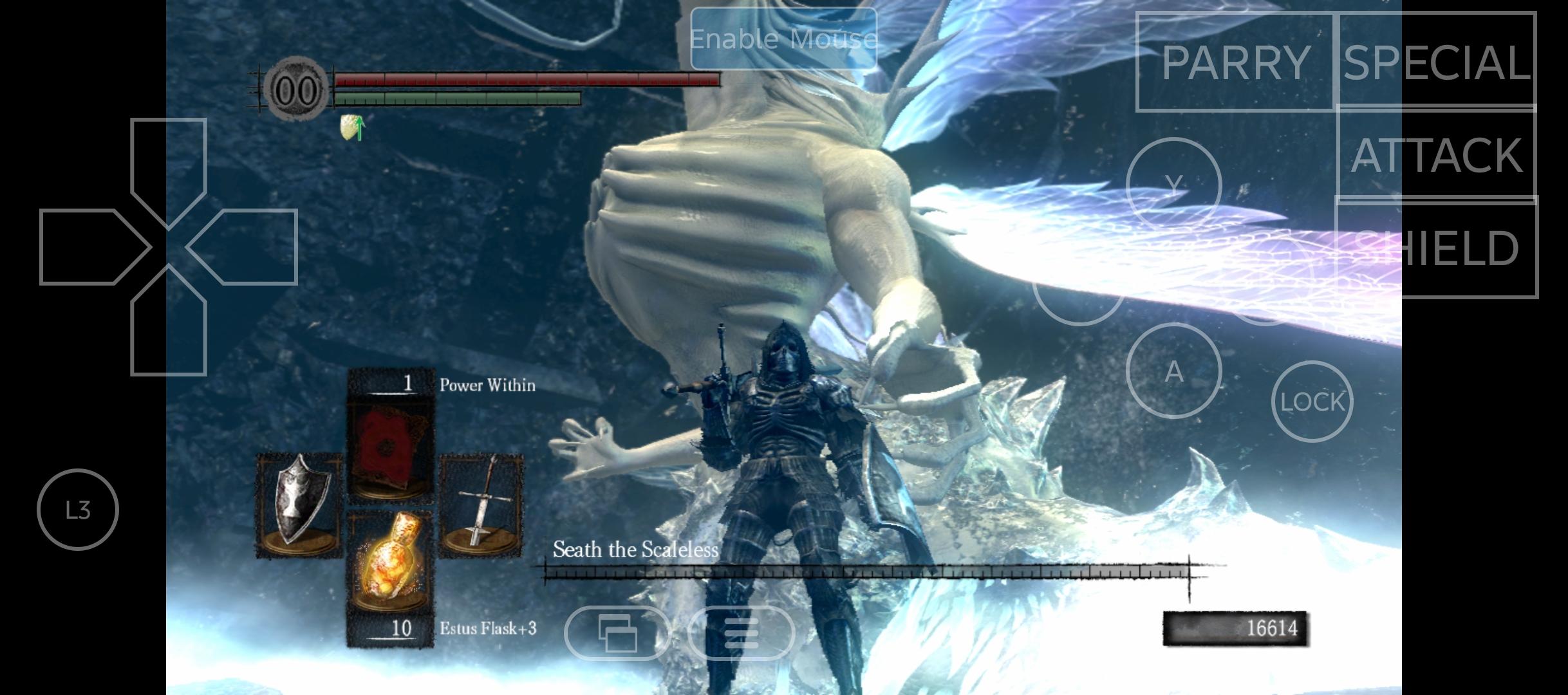Tap the round Y overlay button
The height and width of the screenshot is (695, 1568).
(1174, 185)
